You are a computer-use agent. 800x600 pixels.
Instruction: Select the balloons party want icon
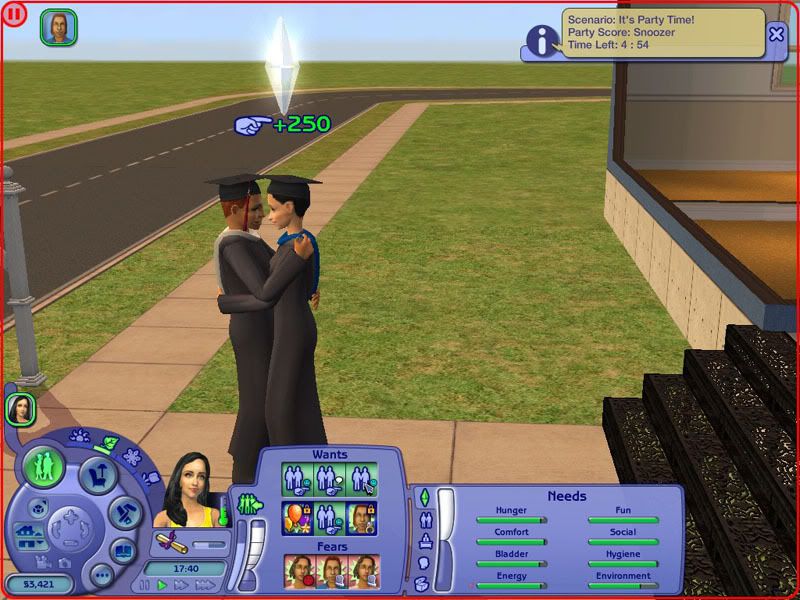297,518
